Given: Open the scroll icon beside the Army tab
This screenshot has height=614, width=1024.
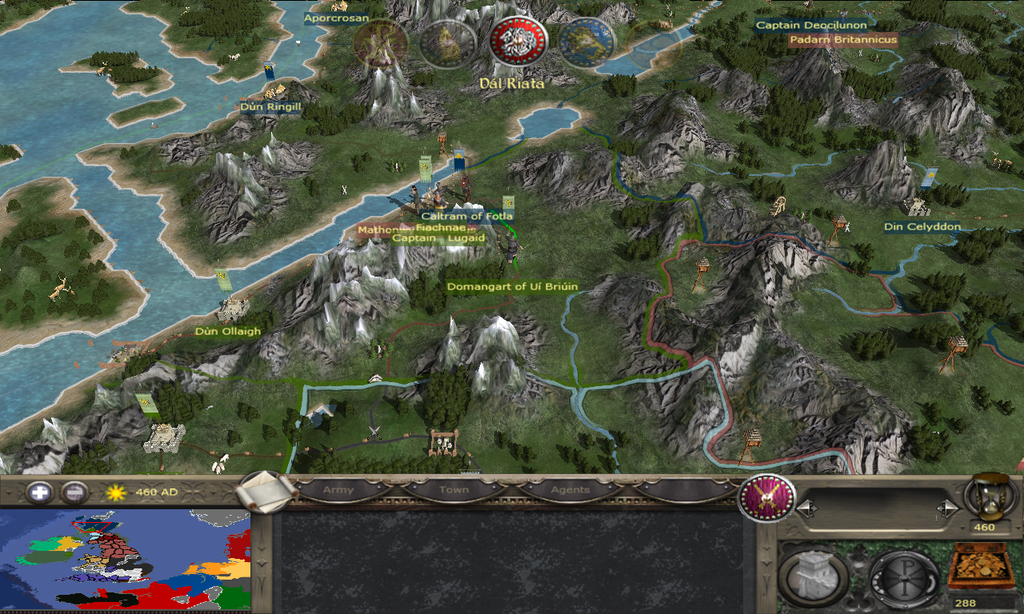Looking at the screenshot, I should tap(265, 490).
